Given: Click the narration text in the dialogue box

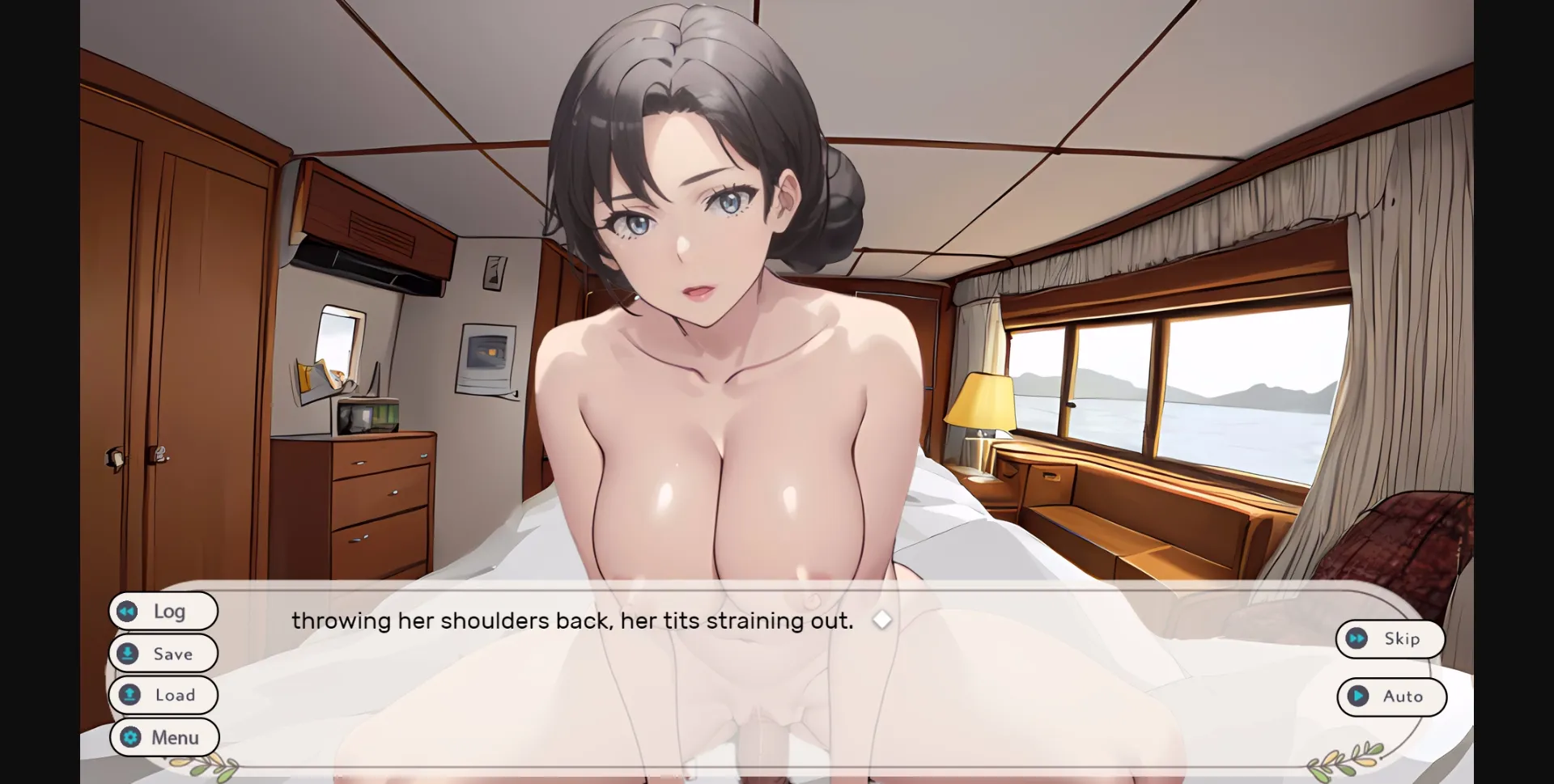Looking at the screenshot, I should (572, 620).
